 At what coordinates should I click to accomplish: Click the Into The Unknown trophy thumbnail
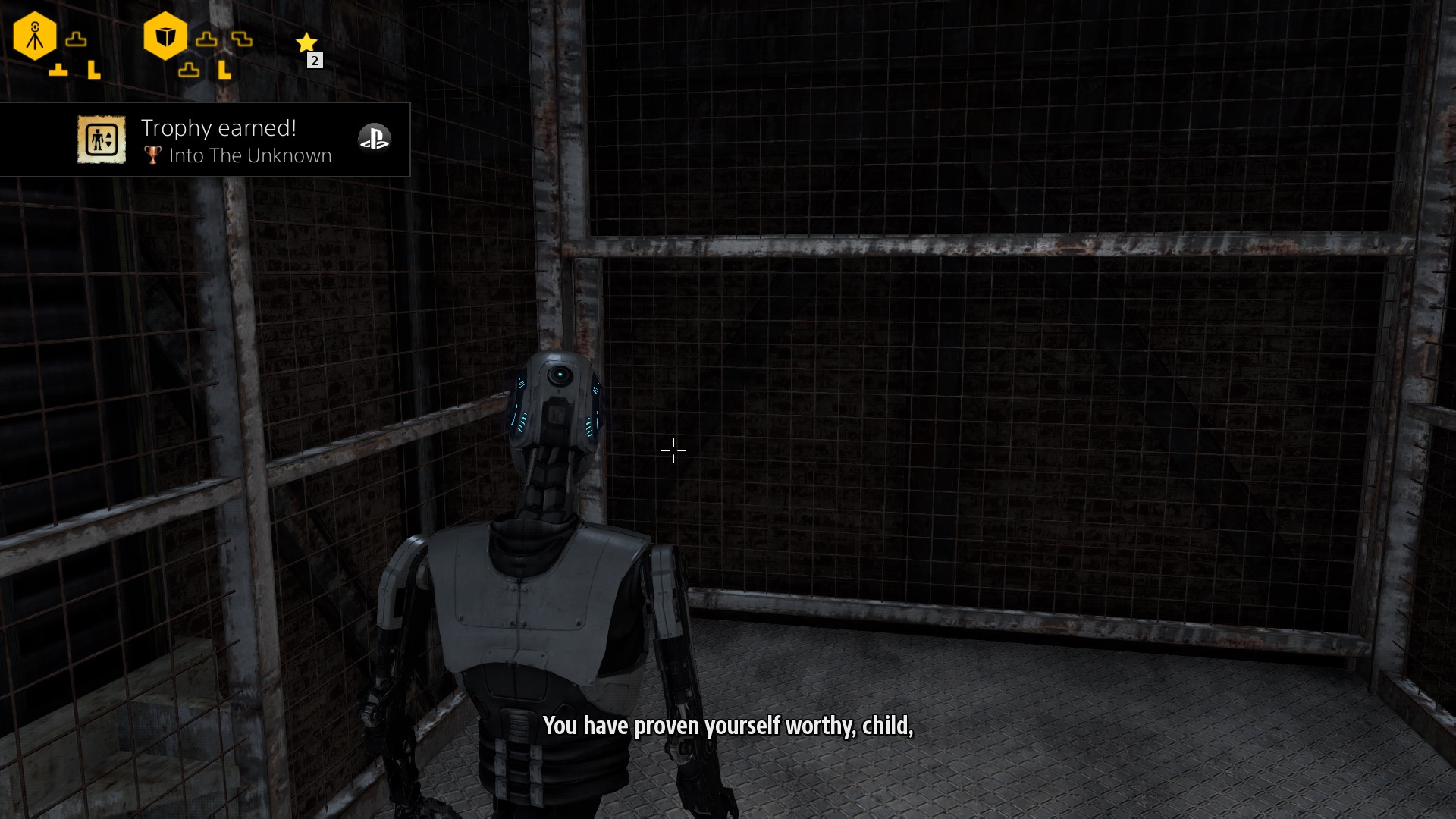tap(101, 140)
